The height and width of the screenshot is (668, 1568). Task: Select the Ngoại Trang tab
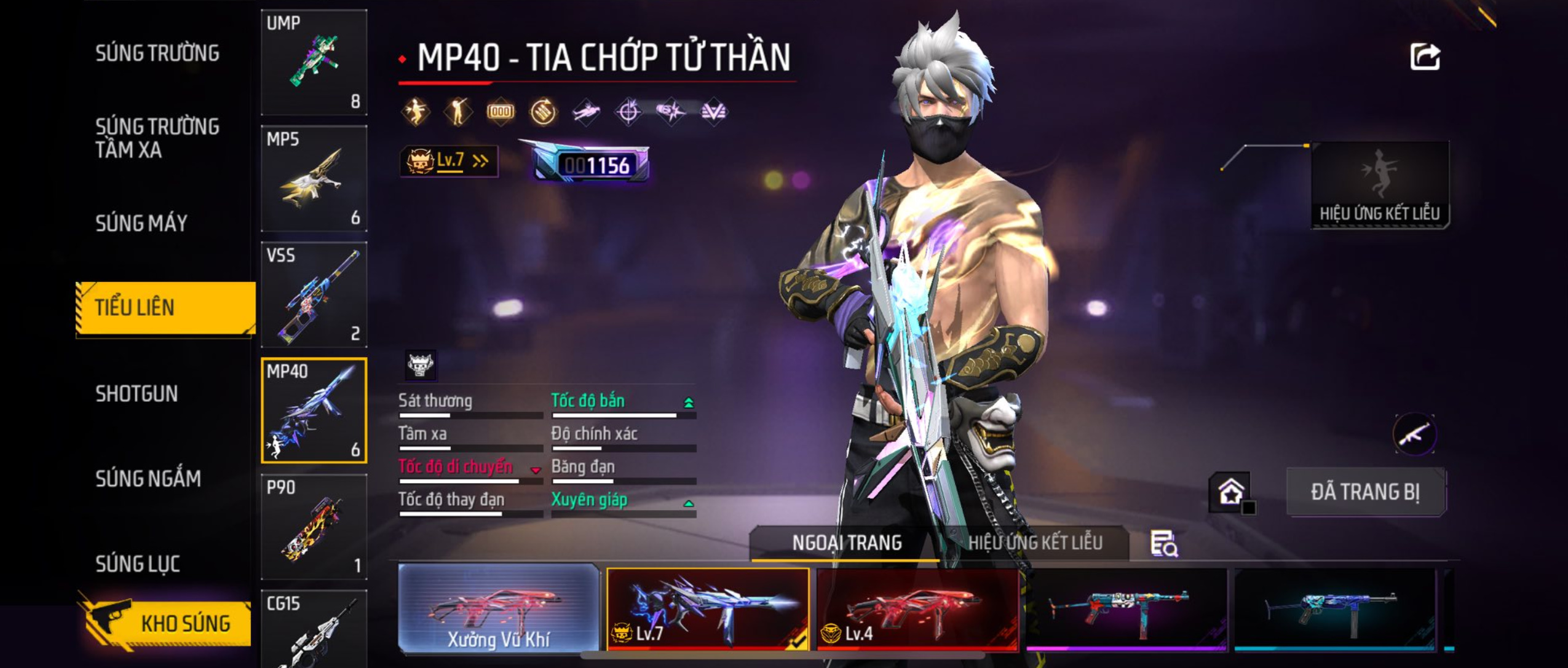click(x=846, y=543)
